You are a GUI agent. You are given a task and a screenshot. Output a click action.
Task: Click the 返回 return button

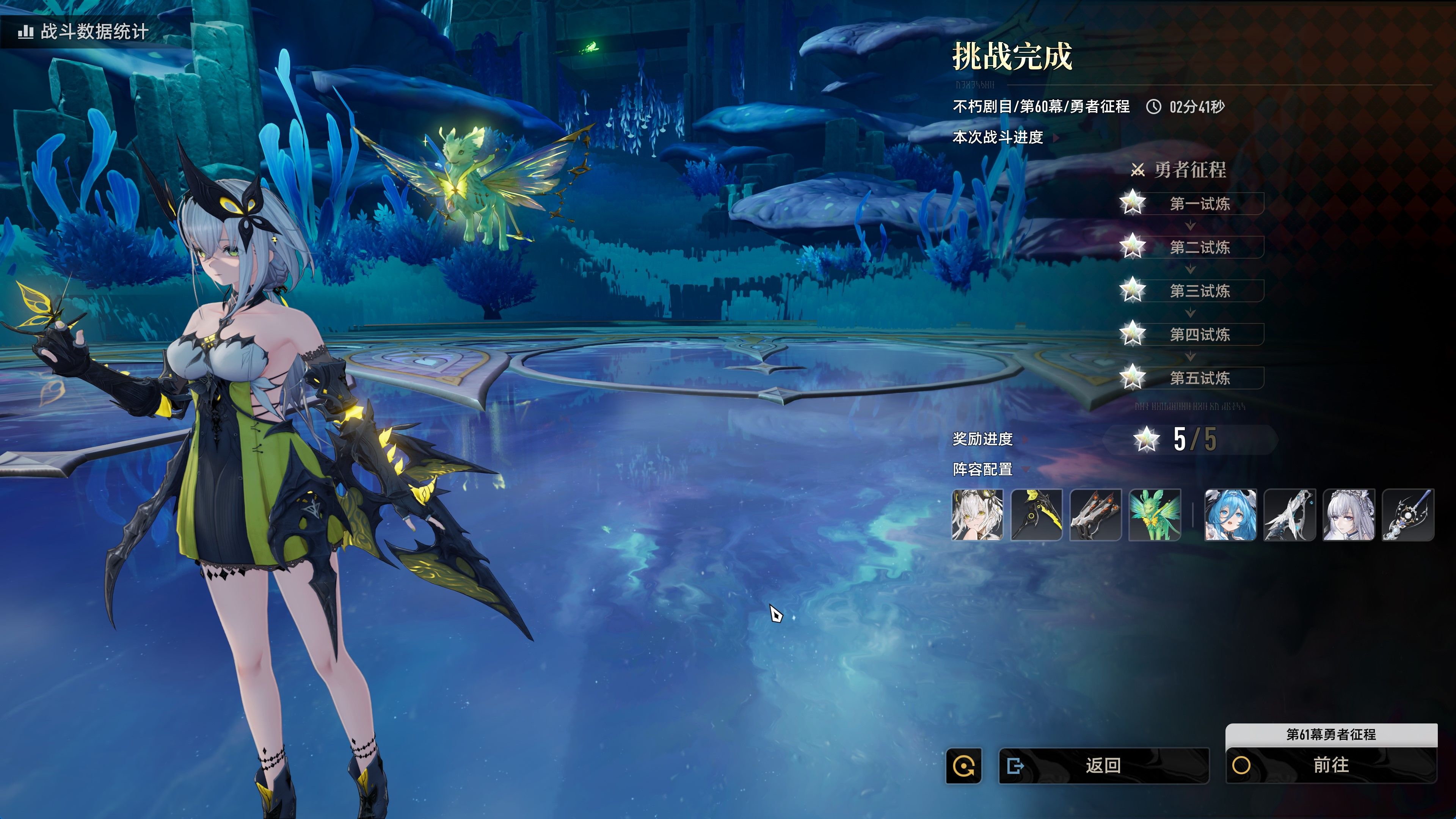click(x=1103, y=765)
